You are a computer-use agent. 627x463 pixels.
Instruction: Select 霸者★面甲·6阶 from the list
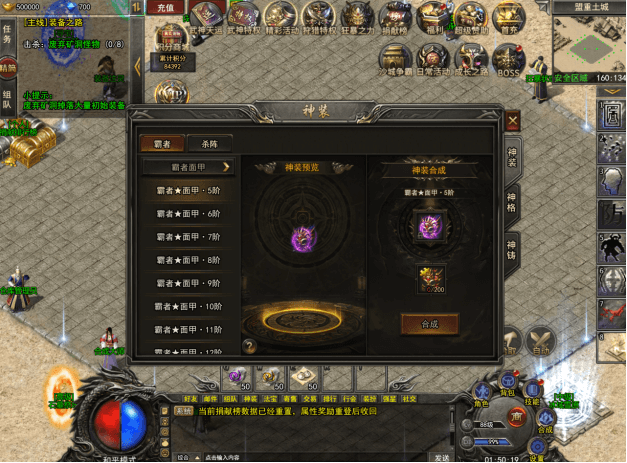coord(189,213)
